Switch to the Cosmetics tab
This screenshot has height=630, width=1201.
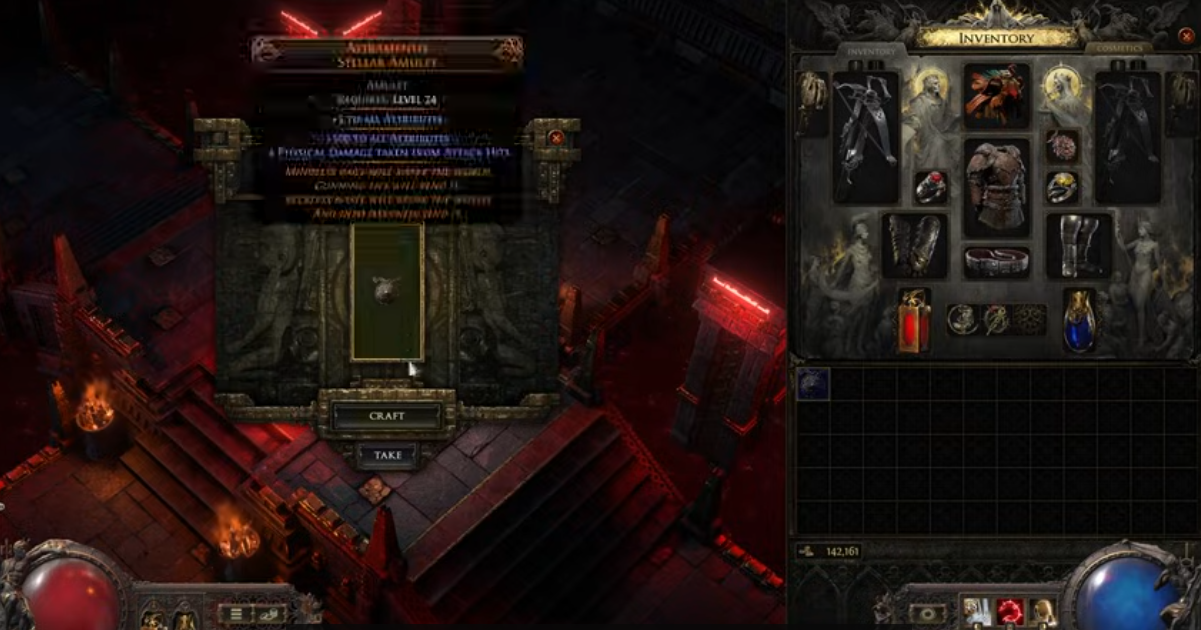tap(1118, 48)
